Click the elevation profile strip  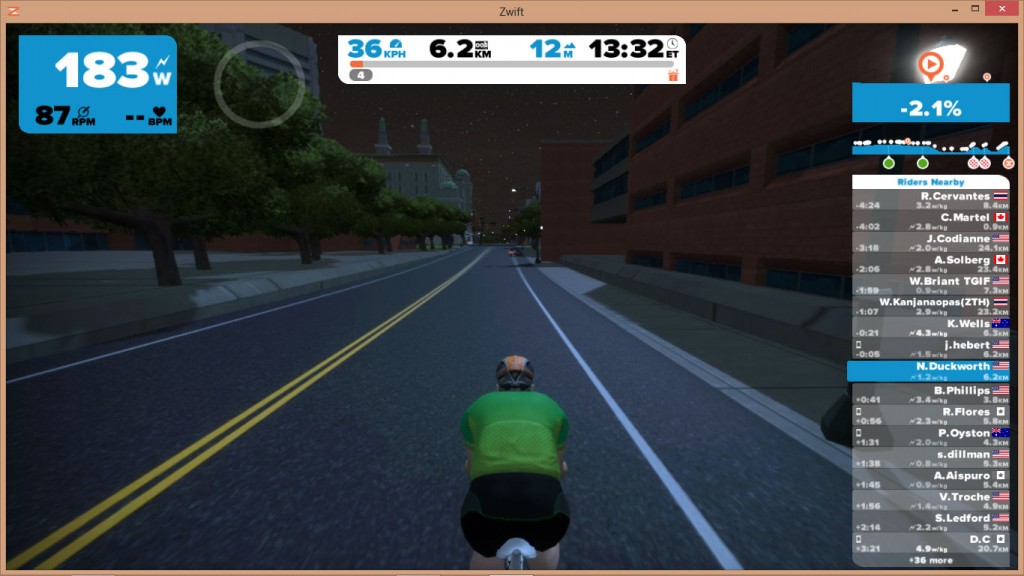coord(930,147)
